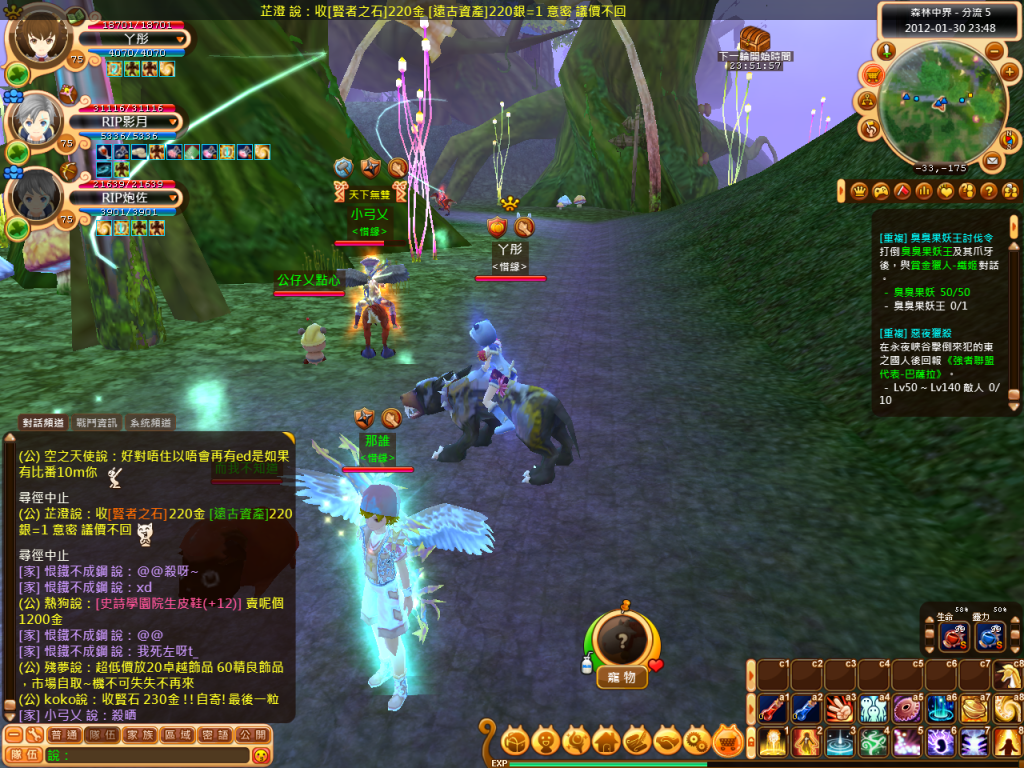Open the house icon in the bottom menu
This screenshot has height=768, width=1024.
coord(606,741)
